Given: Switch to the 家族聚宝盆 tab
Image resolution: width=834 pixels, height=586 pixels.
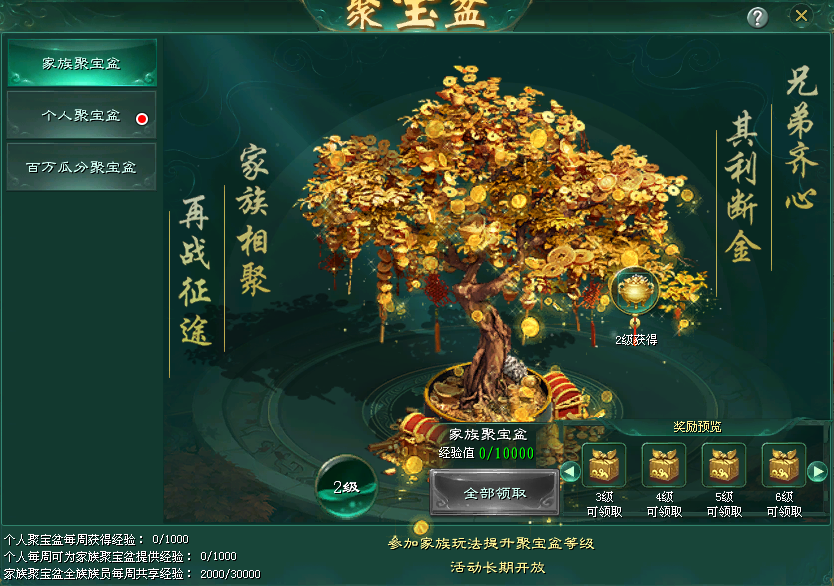Looking at the screenshot, I should 81,63.
